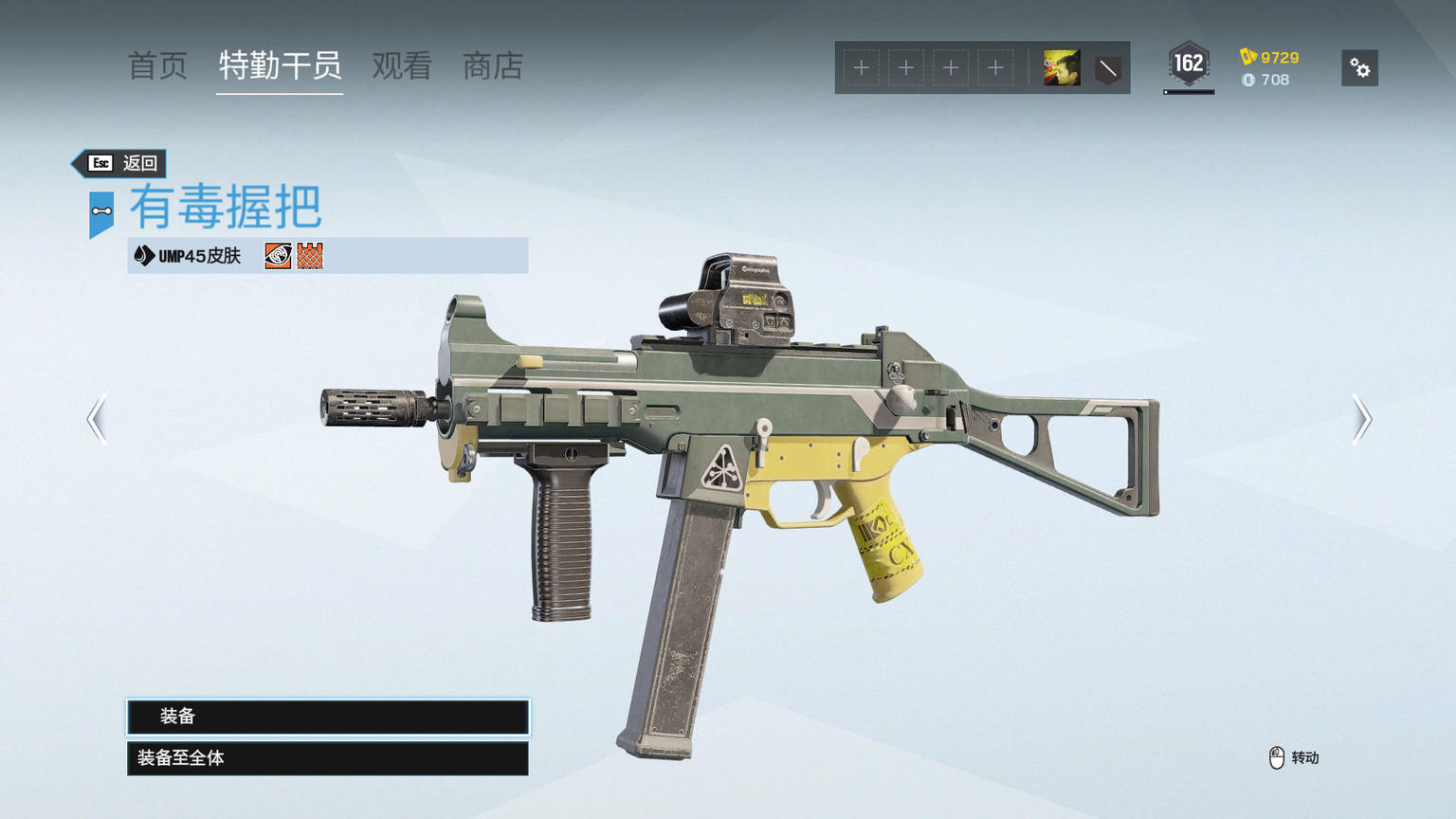Click the player avatar portrait

[x=1062, y=68]
